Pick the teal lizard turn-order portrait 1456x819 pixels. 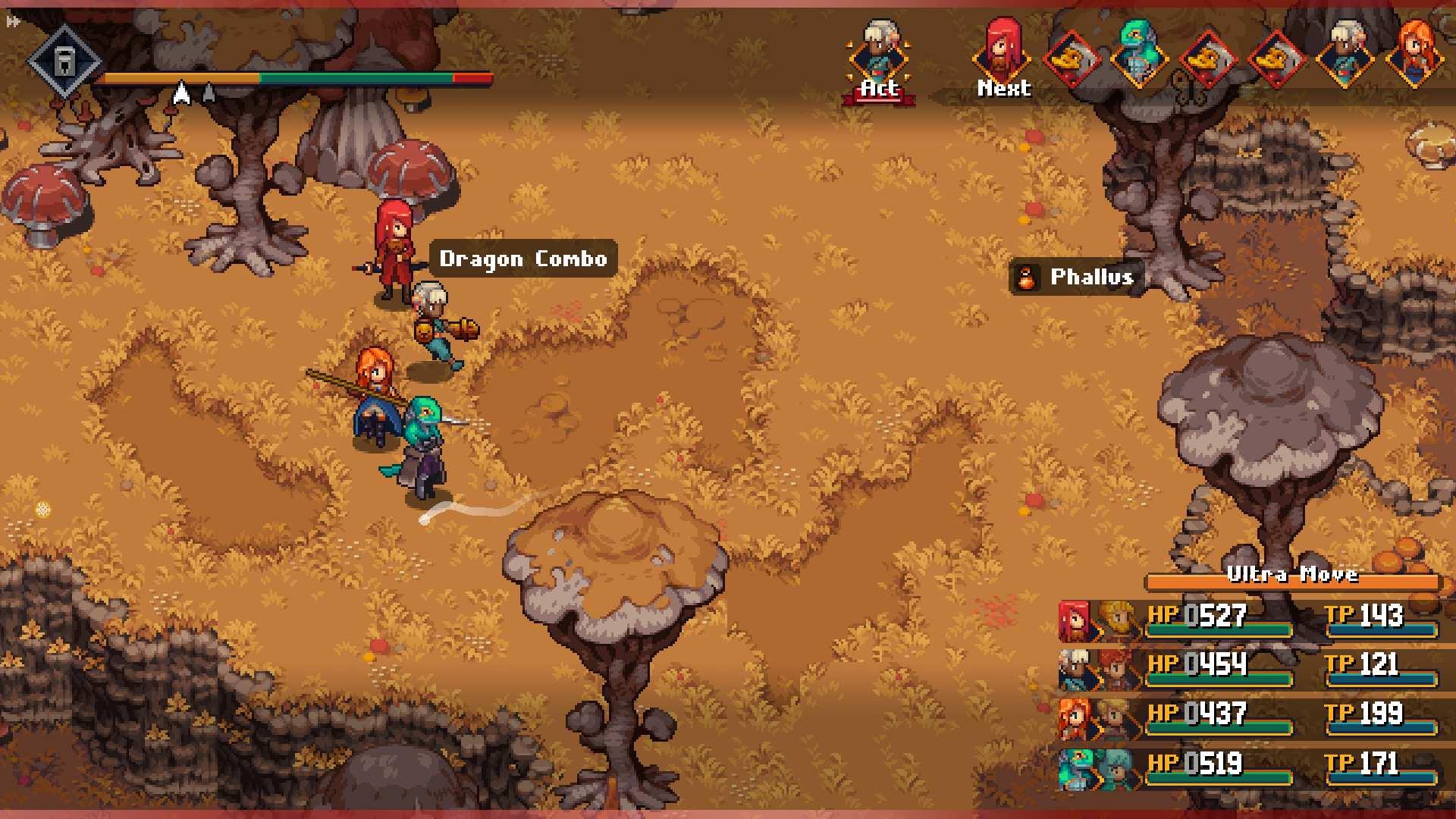pos(1137,53)
